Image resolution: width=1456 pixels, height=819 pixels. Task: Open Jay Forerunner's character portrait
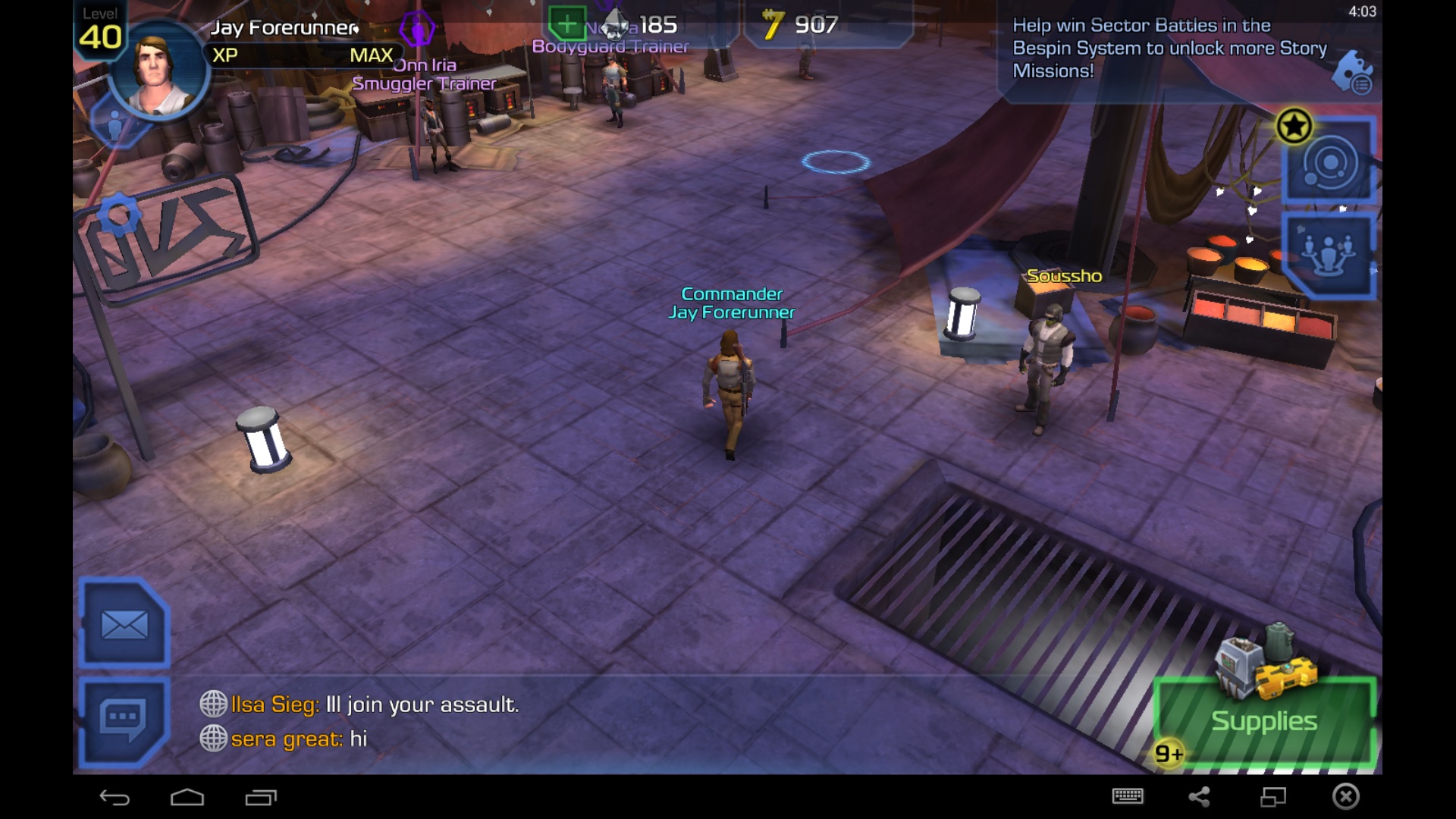click(158, 74)
